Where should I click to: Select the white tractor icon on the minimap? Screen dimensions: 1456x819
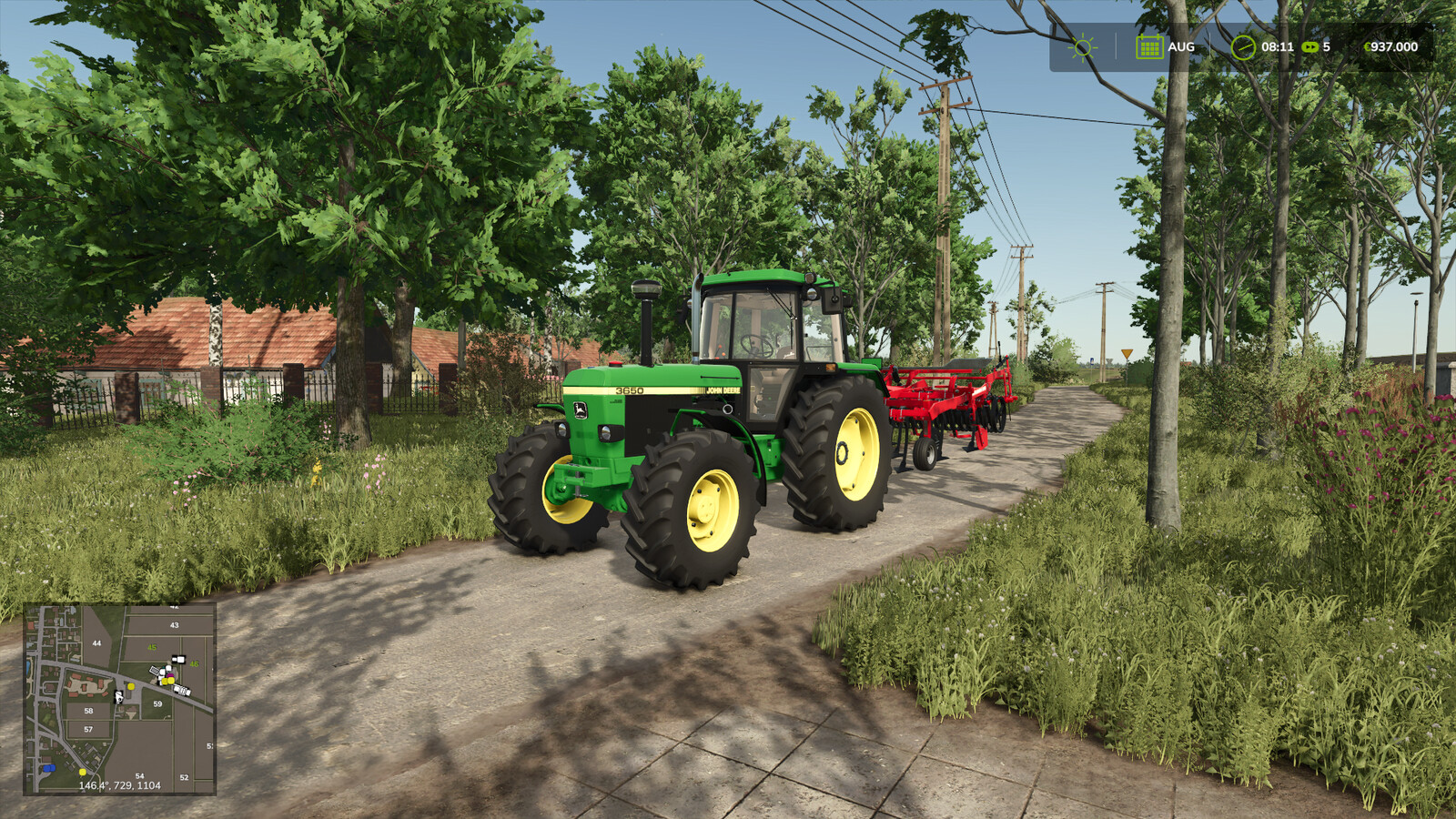118,697
